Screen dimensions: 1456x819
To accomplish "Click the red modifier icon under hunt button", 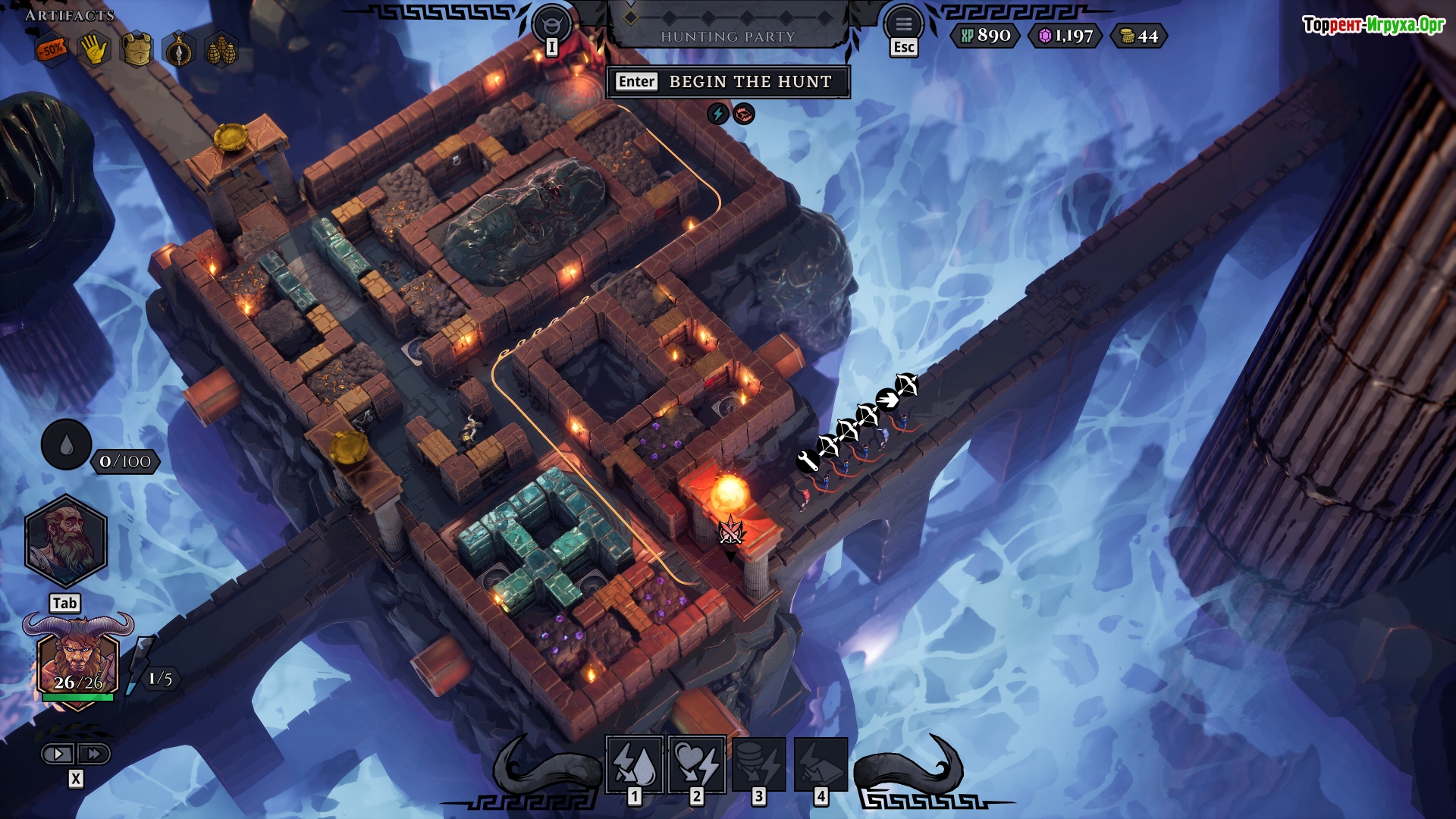I will coord(744,114).
